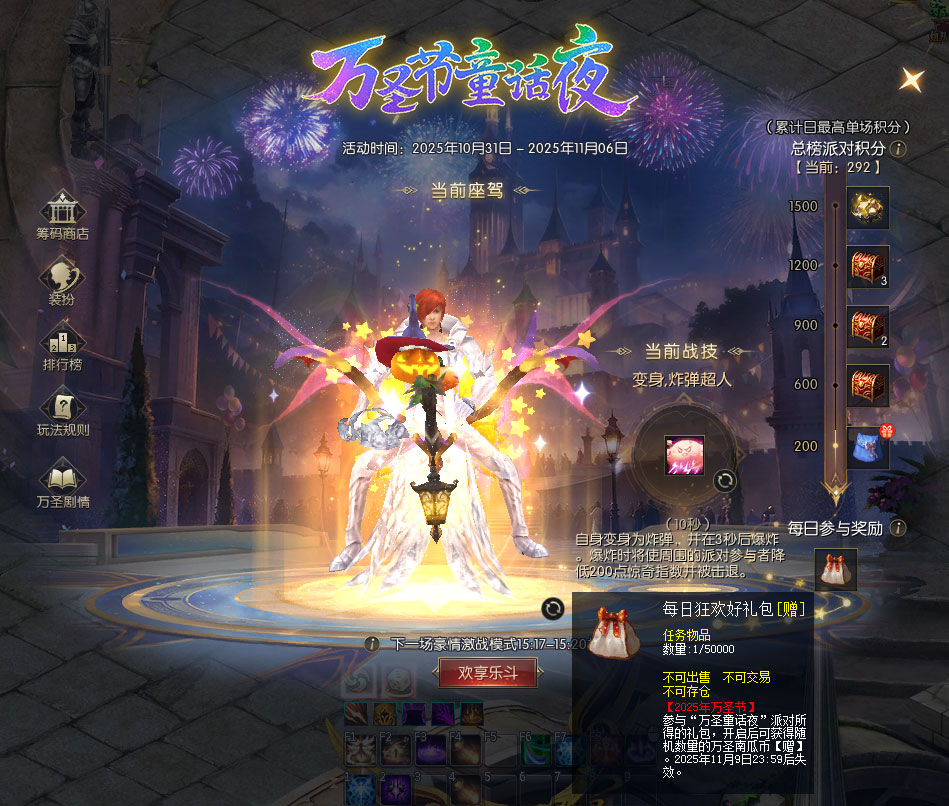The height and width of the screenshot is (806, 949).
Task: Select the bomb transformation skill icon
Action: coord(685,455)
